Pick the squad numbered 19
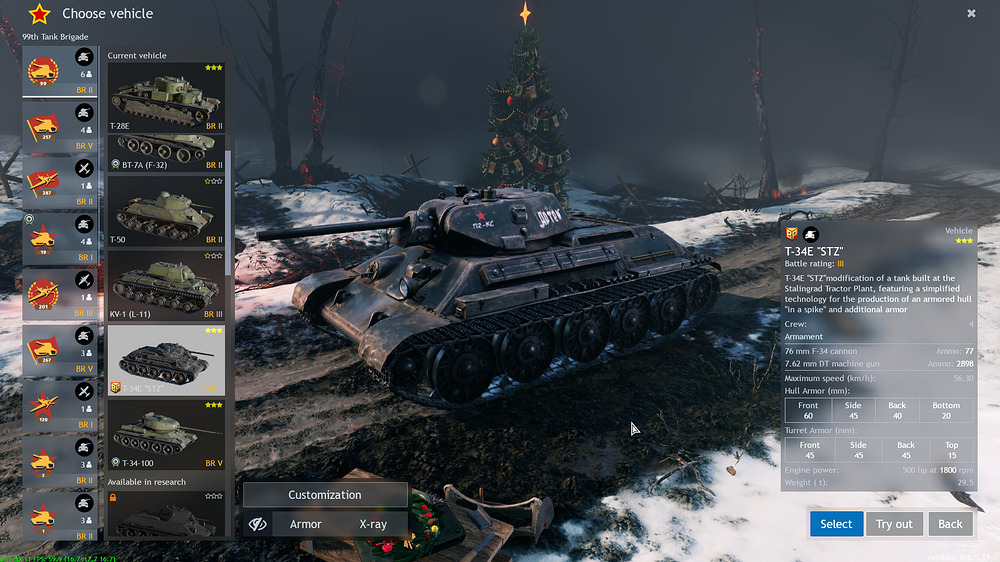This screenshot has width=1000, height=562. (x=60, y=240)
